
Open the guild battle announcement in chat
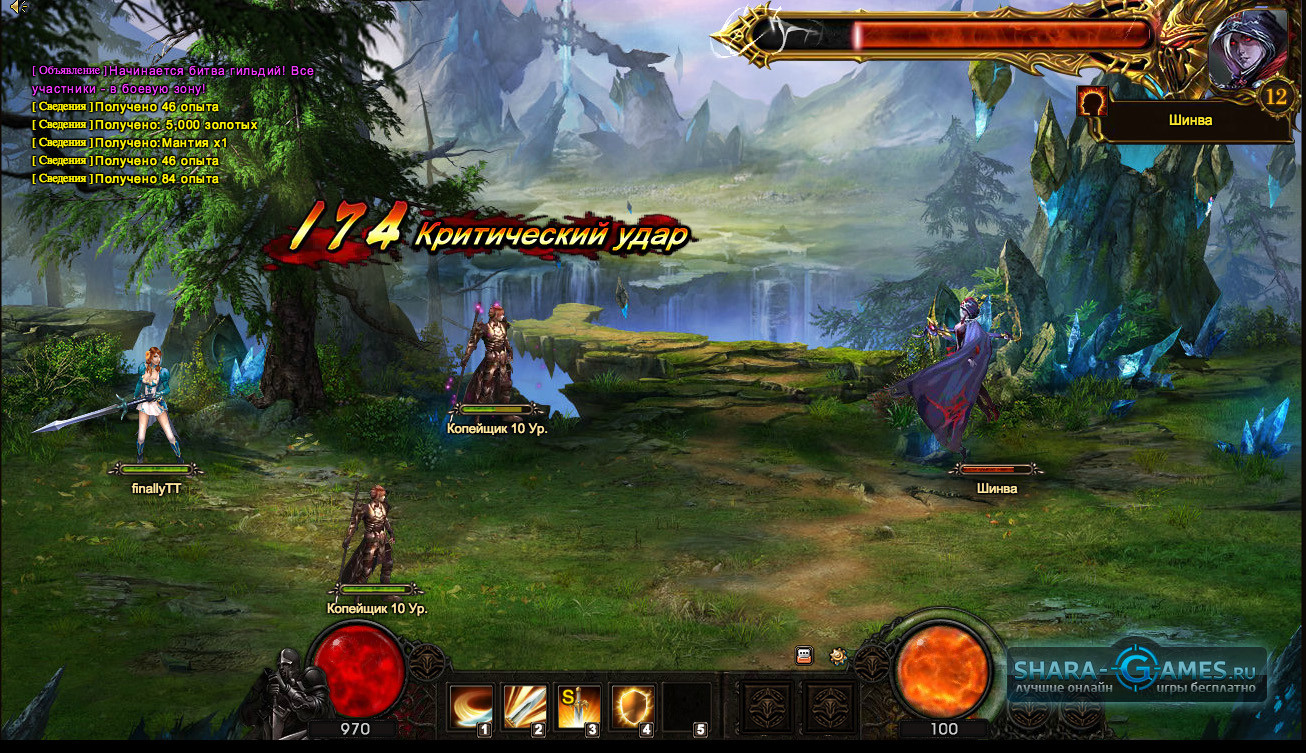(x=172, y=80)
